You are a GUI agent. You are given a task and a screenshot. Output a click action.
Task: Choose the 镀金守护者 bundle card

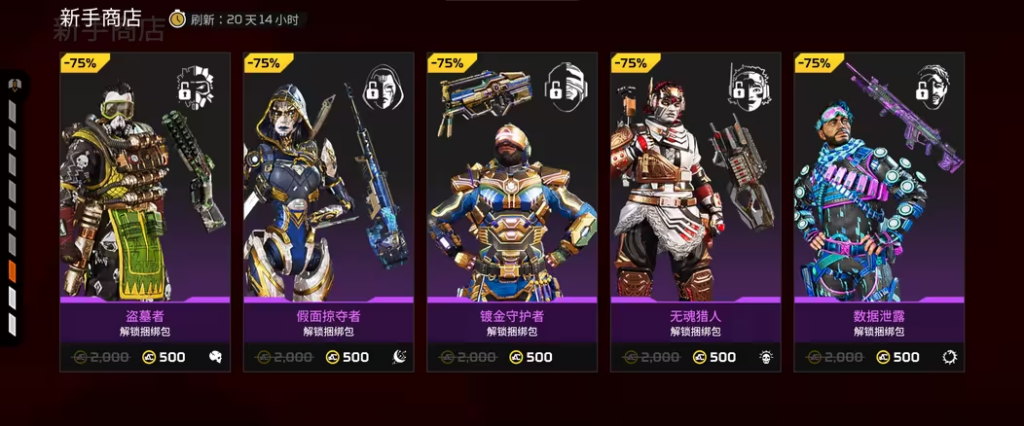tap(512, 210)
